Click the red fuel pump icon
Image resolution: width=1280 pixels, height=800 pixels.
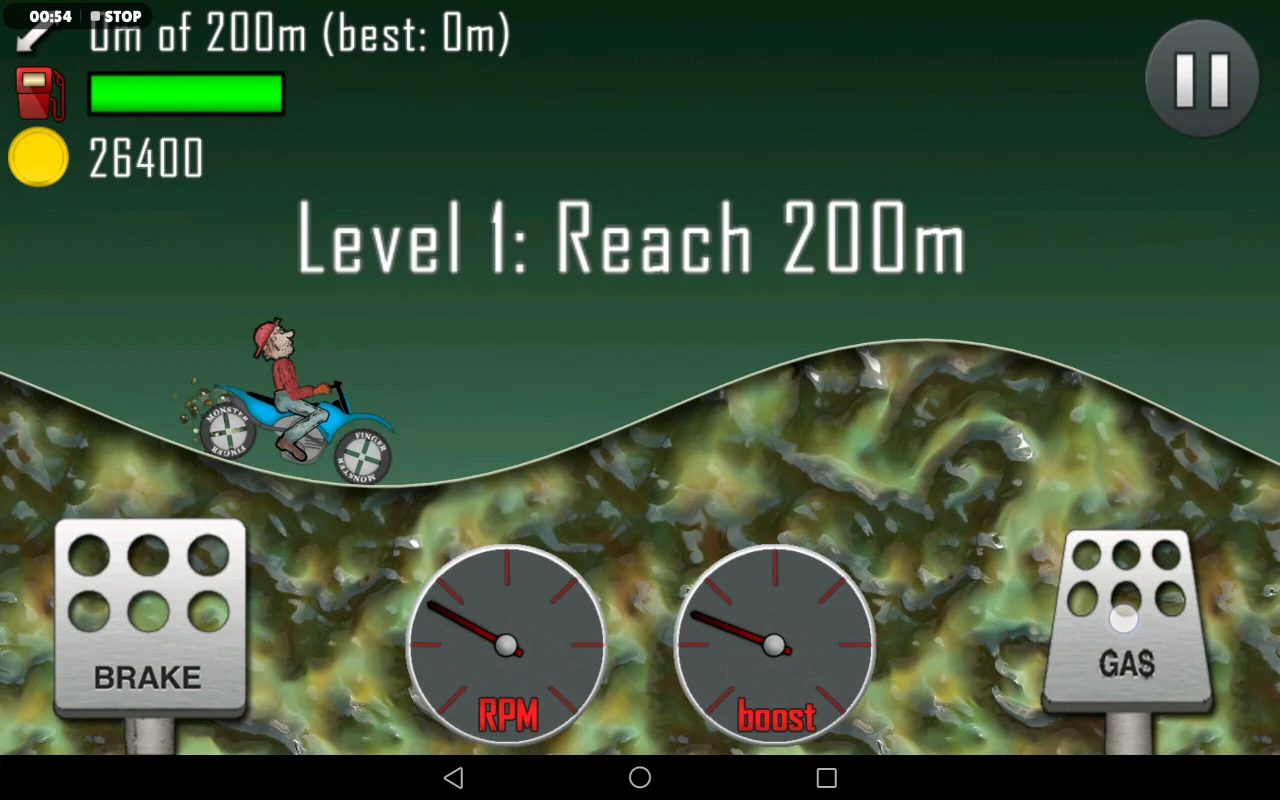pyautogui.click(x=38, y=93)
